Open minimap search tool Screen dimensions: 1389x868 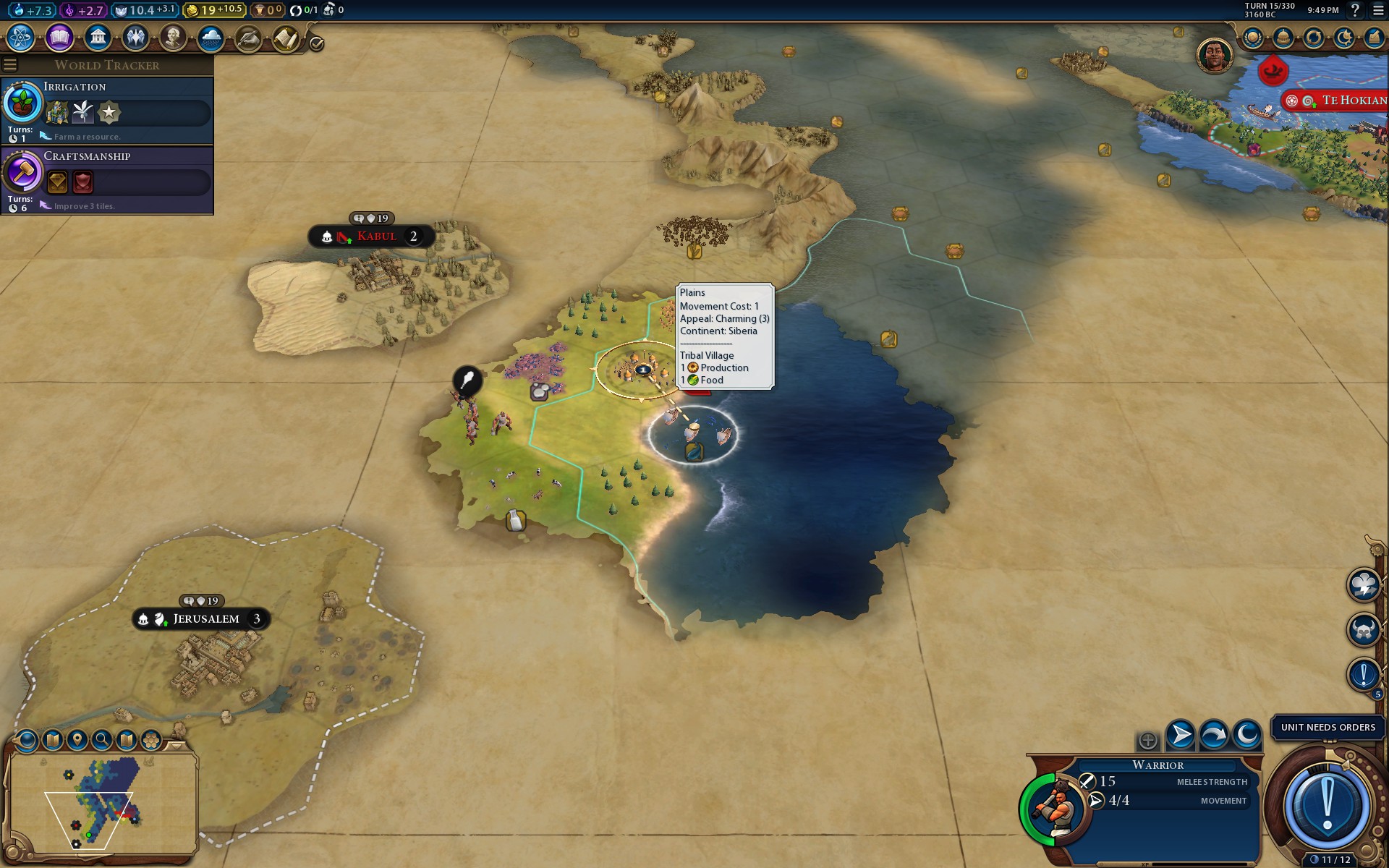pyautogui.click(x=102, y=739)
